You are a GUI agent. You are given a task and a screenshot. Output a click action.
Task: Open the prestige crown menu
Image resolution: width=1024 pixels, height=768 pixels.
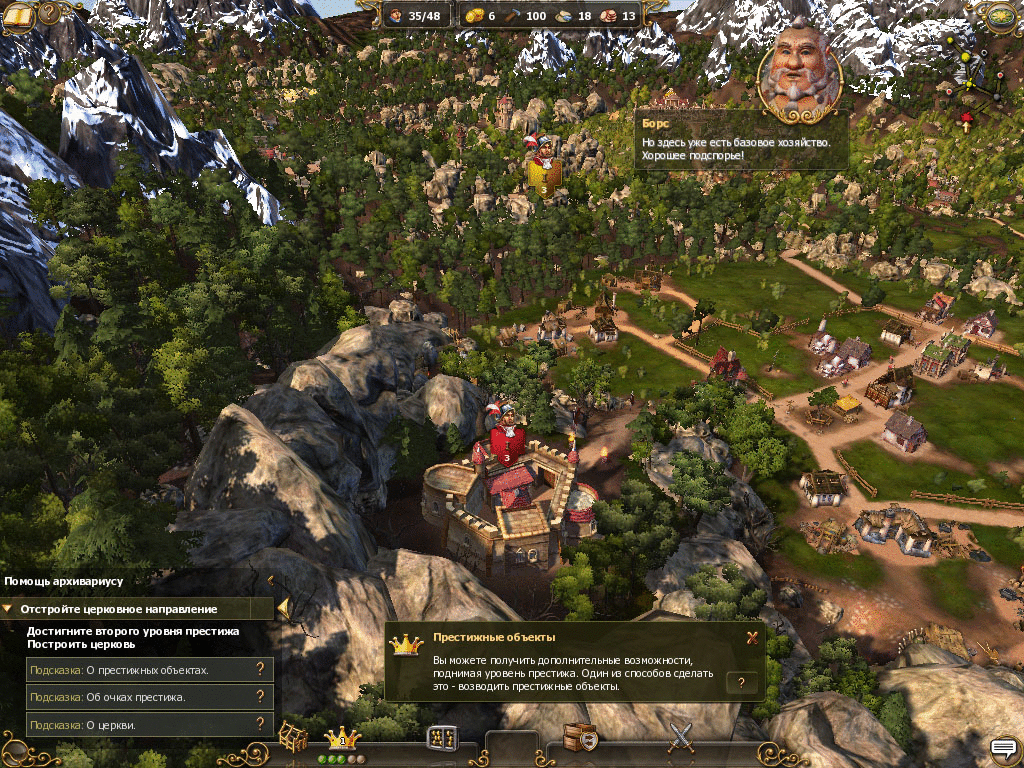click(343, 738)
